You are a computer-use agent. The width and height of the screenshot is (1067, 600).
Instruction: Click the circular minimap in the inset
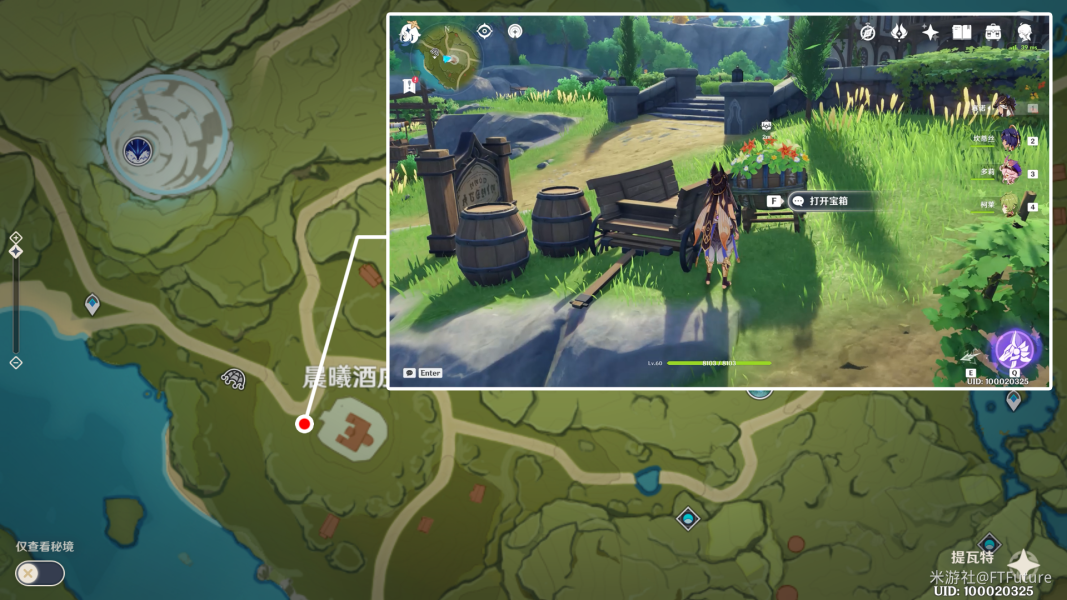[x=448, y=57]
